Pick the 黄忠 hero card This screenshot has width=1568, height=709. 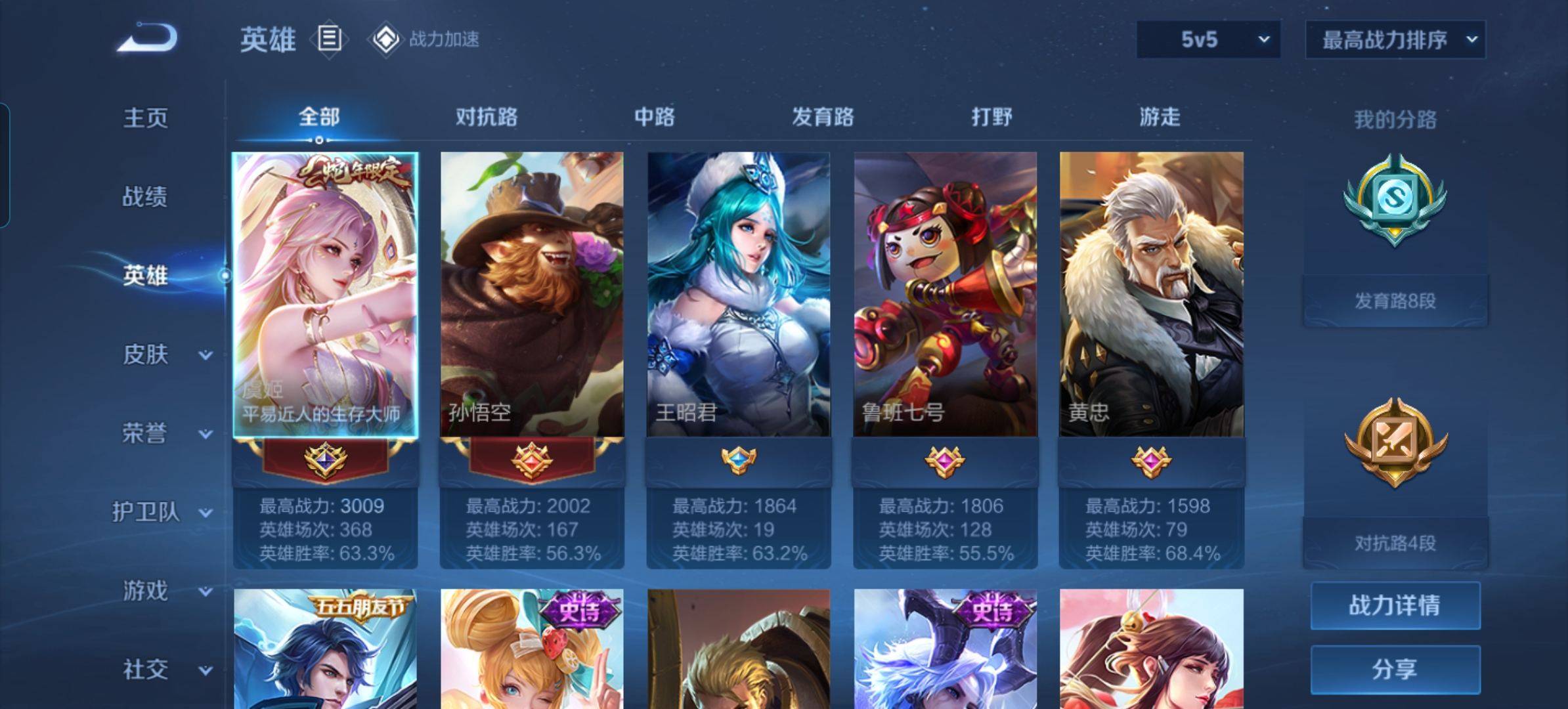coord(1152,295)
